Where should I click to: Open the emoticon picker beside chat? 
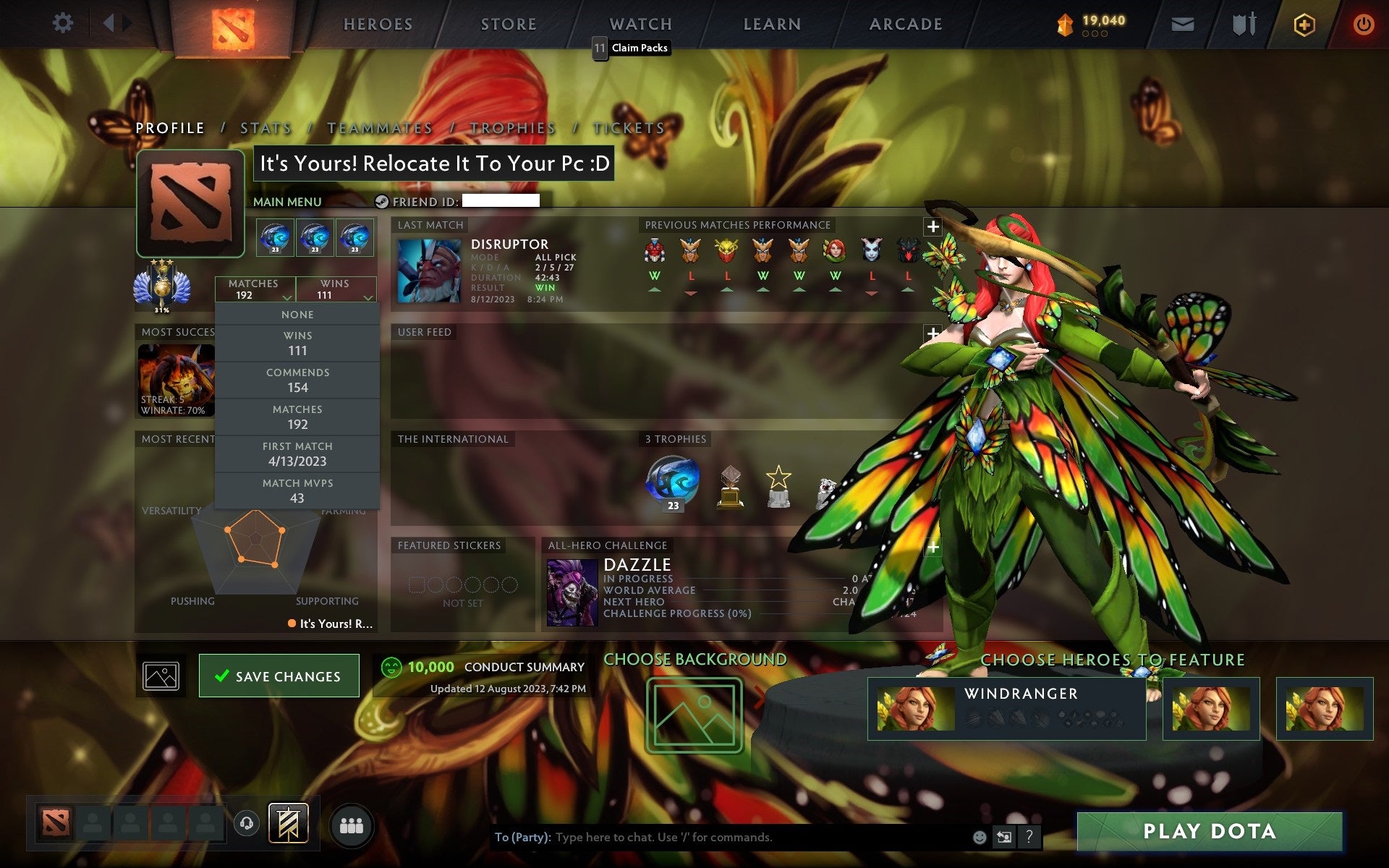coord(980,838)
